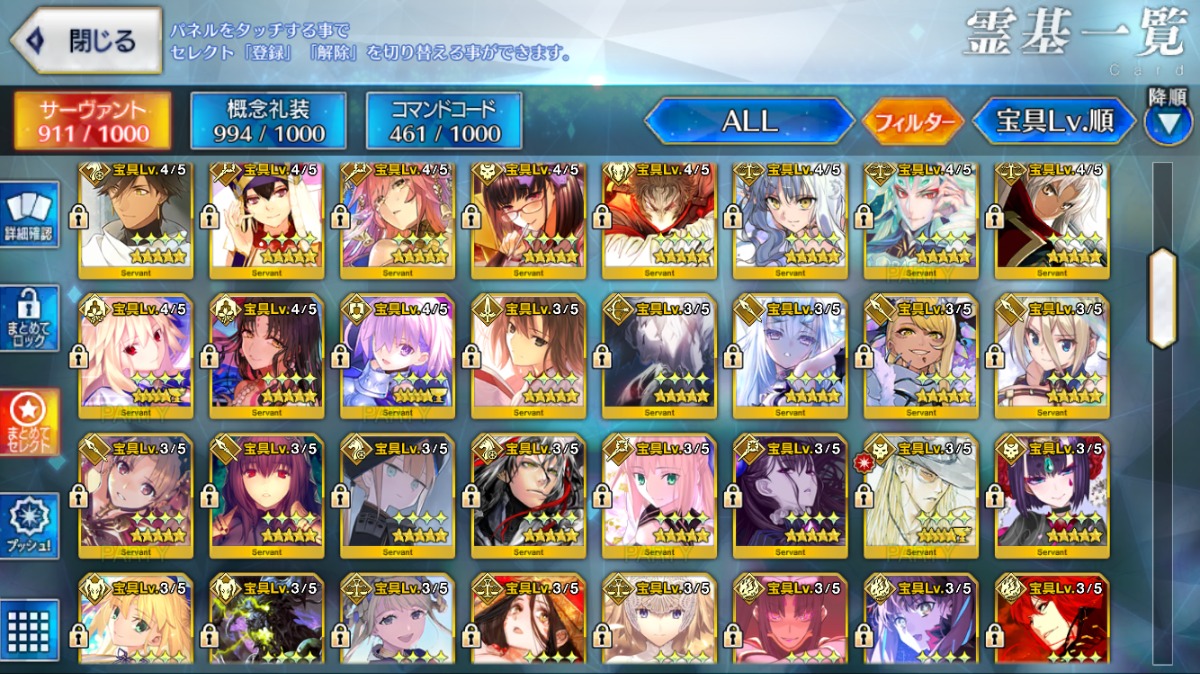The height and width of the screenshot is (674, 1200).
Task: Change the grid layout display
Action: pos(32,630)
